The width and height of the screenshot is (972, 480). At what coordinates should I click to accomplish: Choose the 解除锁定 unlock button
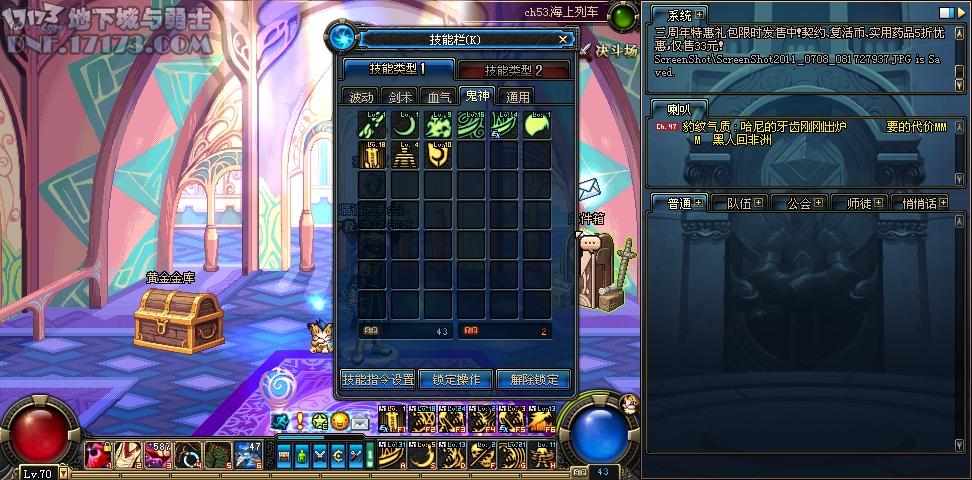tap(533, 380)
